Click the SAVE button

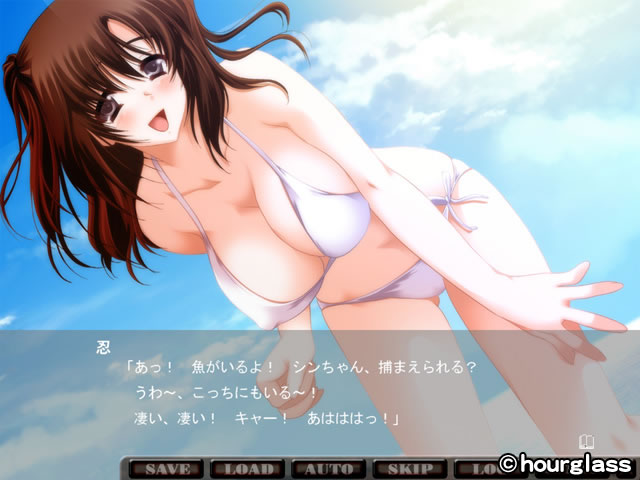coord(162,468)
